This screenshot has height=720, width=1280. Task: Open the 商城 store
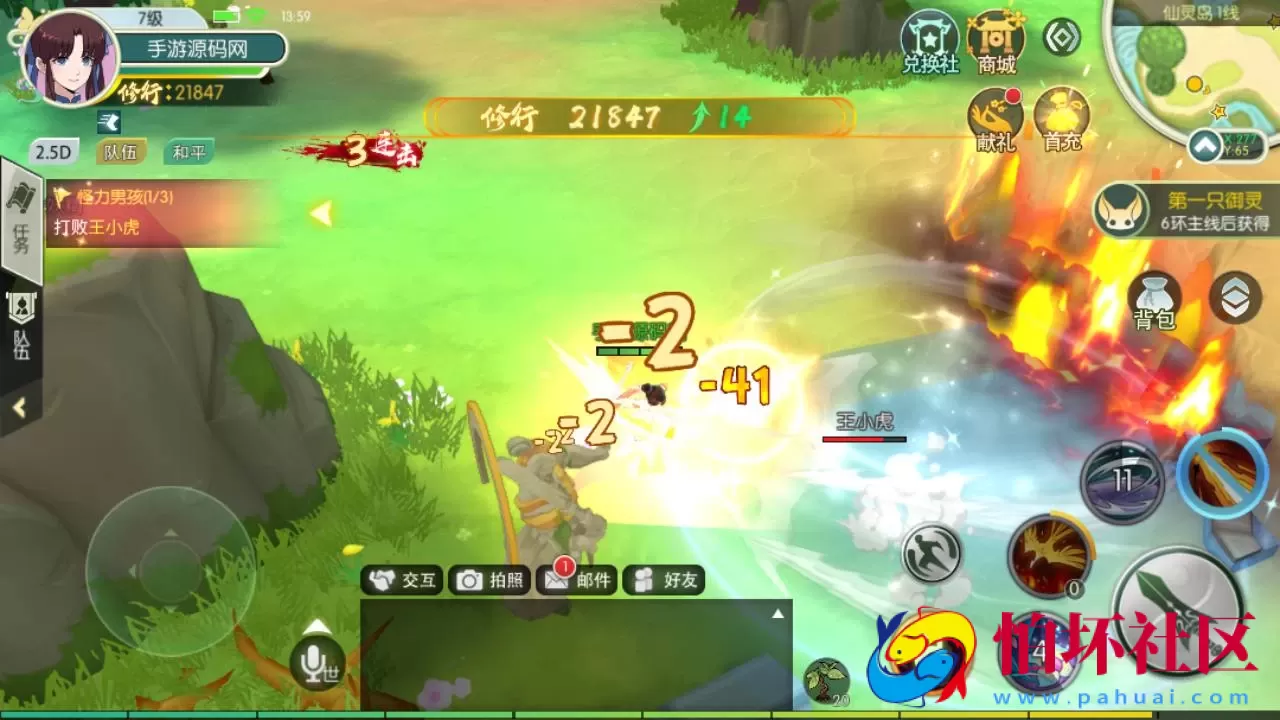point(997,42)
